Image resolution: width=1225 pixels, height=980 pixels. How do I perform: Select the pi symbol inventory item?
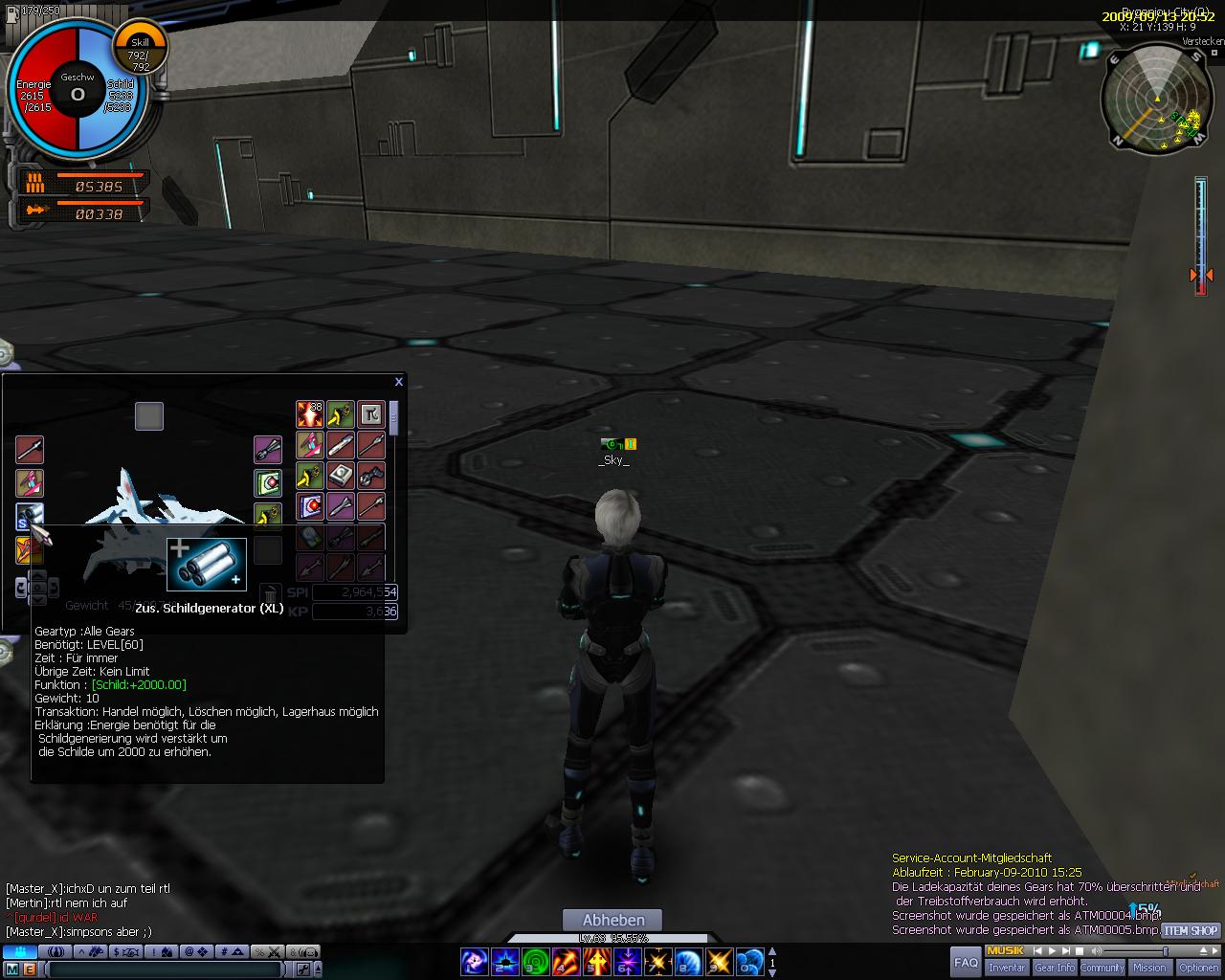click(x=370, y=414)
